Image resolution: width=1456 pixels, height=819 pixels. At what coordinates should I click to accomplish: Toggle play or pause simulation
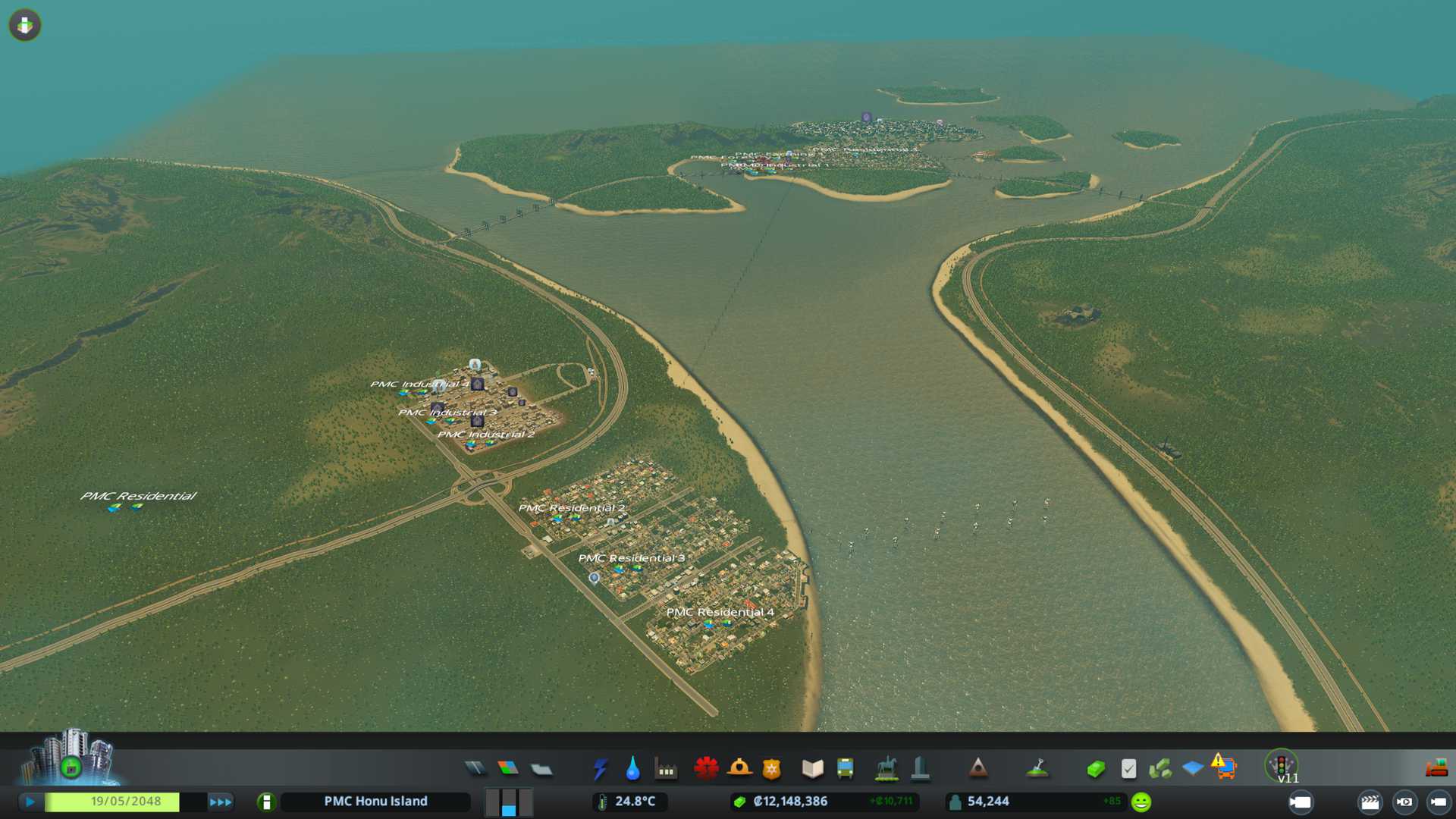tap(30, 802)
